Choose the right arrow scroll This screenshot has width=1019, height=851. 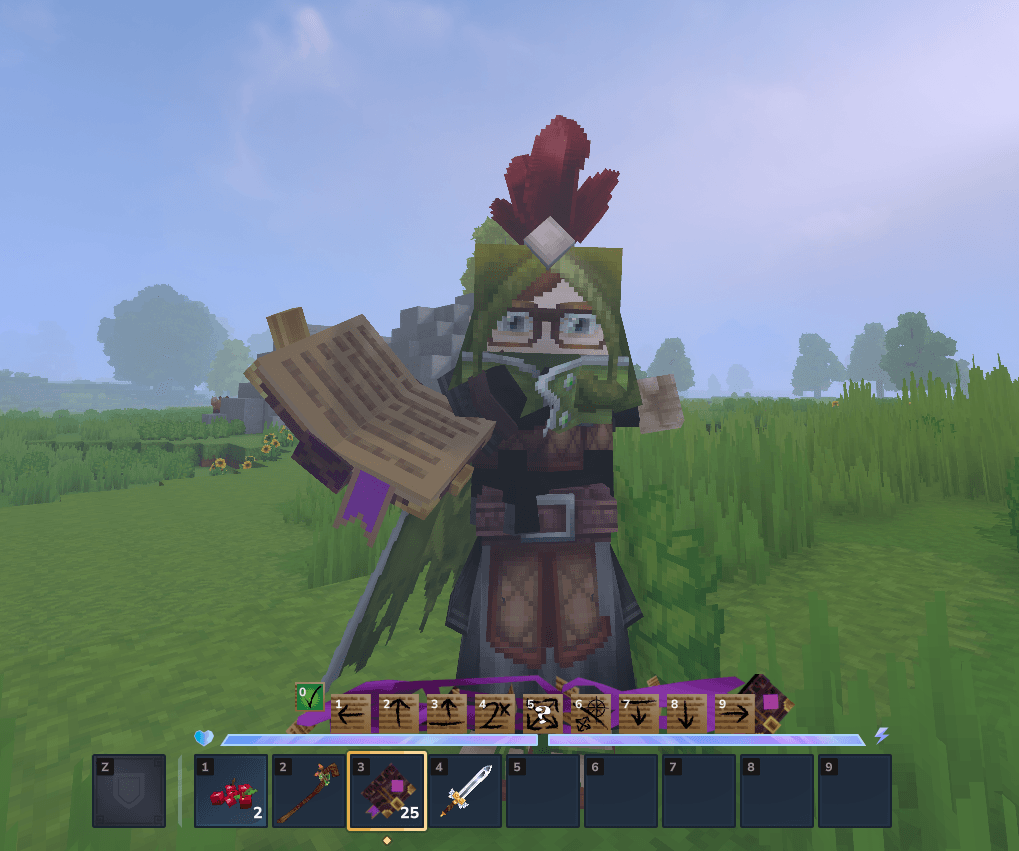click(x=735, y=713)
